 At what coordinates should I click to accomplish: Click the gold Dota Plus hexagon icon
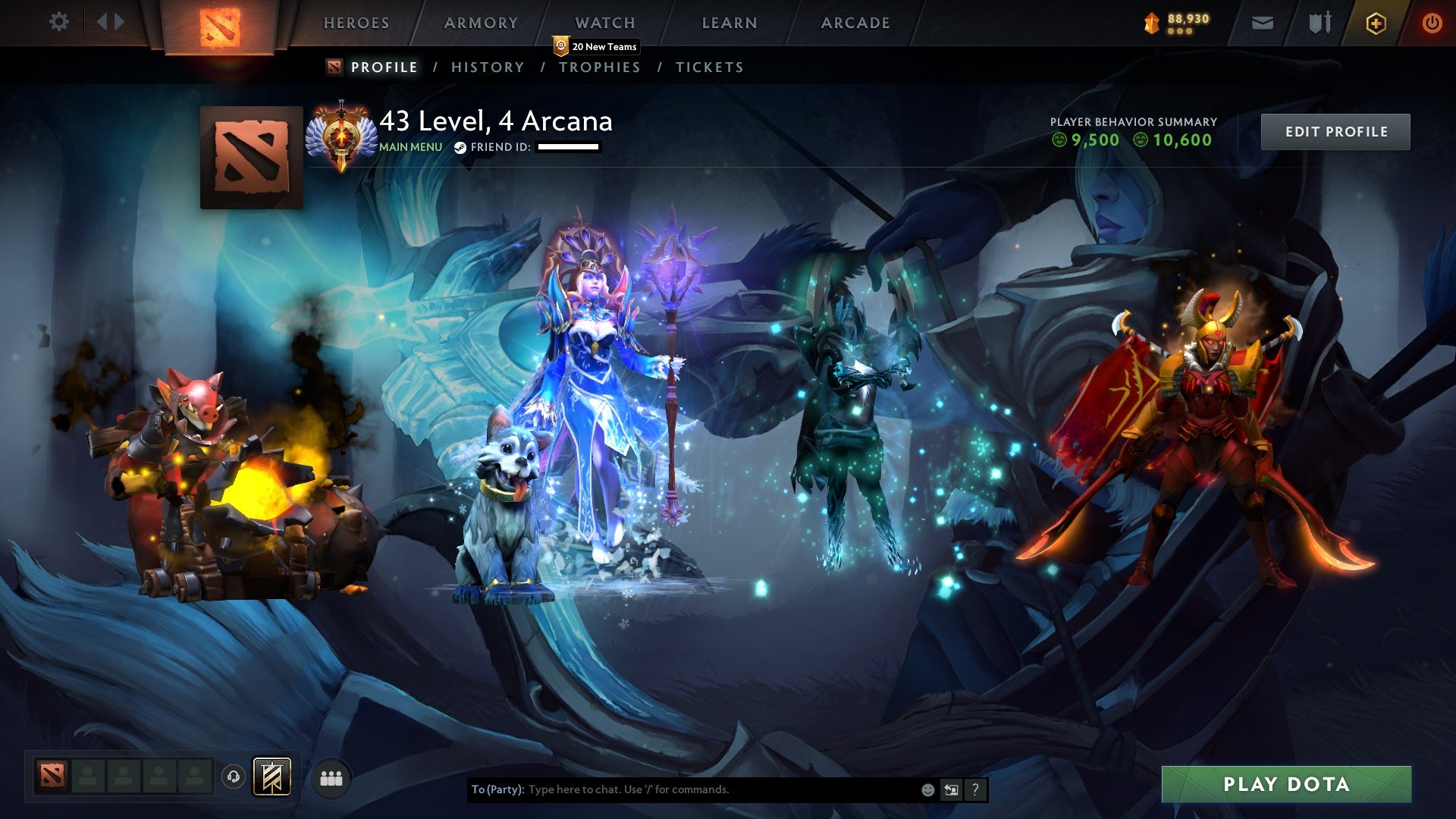[x=1374, y=22]
